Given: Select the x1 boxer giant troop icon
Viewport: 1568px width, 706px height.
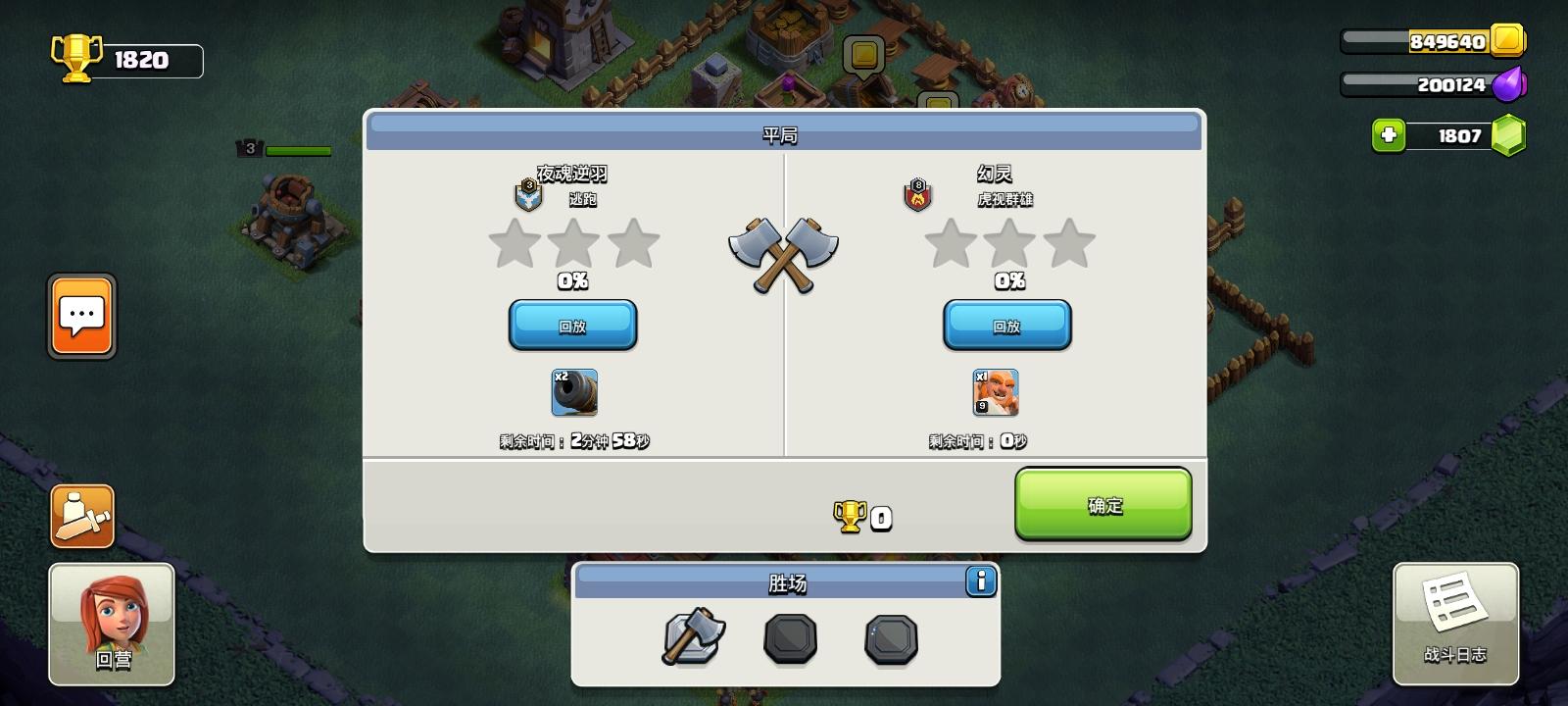Looking at the screenshot, I should click(994, 391).
